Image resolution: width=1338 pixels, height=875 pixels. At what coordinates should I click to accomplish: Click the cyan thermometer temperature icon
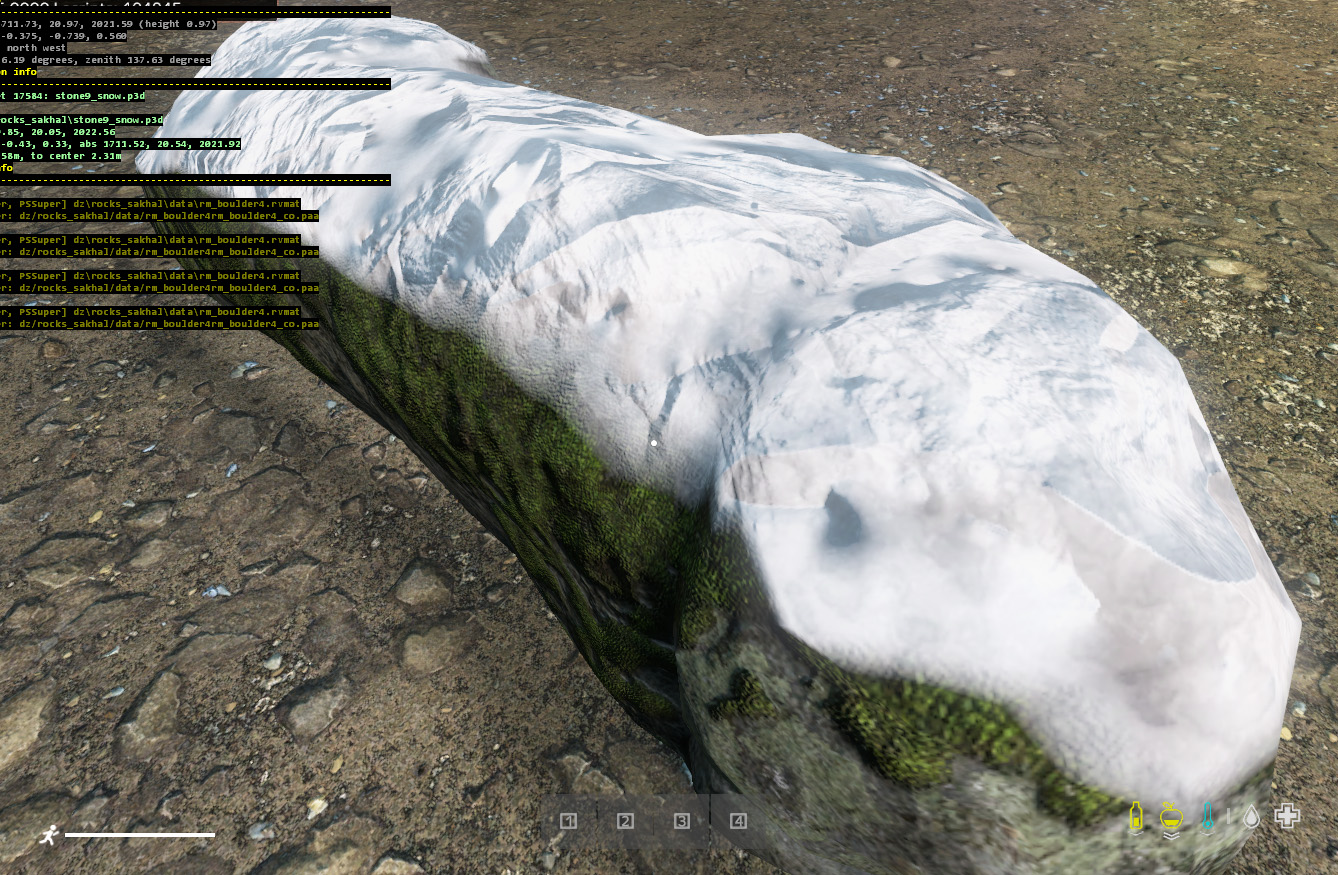[1208, 817]
